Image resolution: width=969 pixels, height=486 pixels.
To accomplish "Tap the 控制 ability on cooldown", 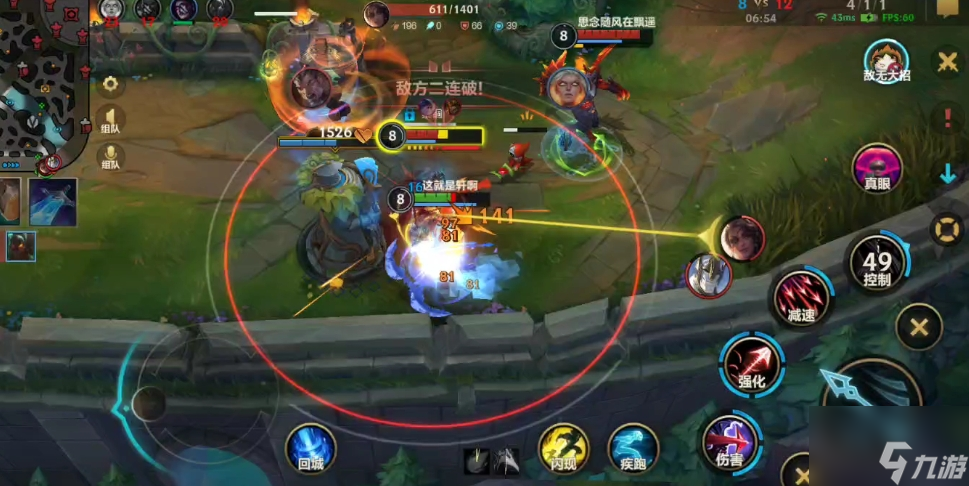I will click(877, 263).
